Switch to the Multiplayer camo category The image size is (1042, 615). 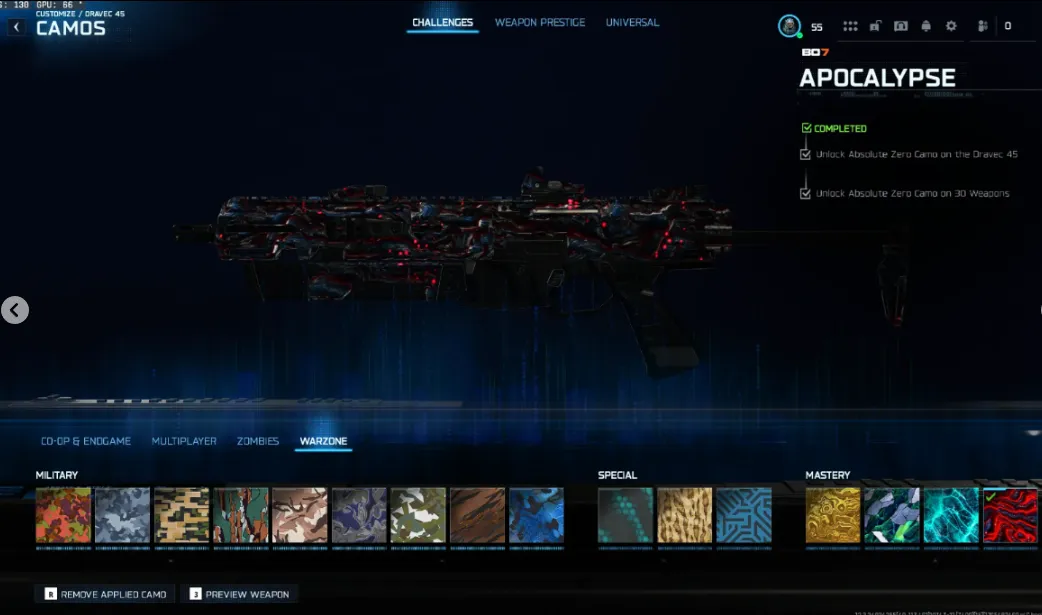[184, 441]
